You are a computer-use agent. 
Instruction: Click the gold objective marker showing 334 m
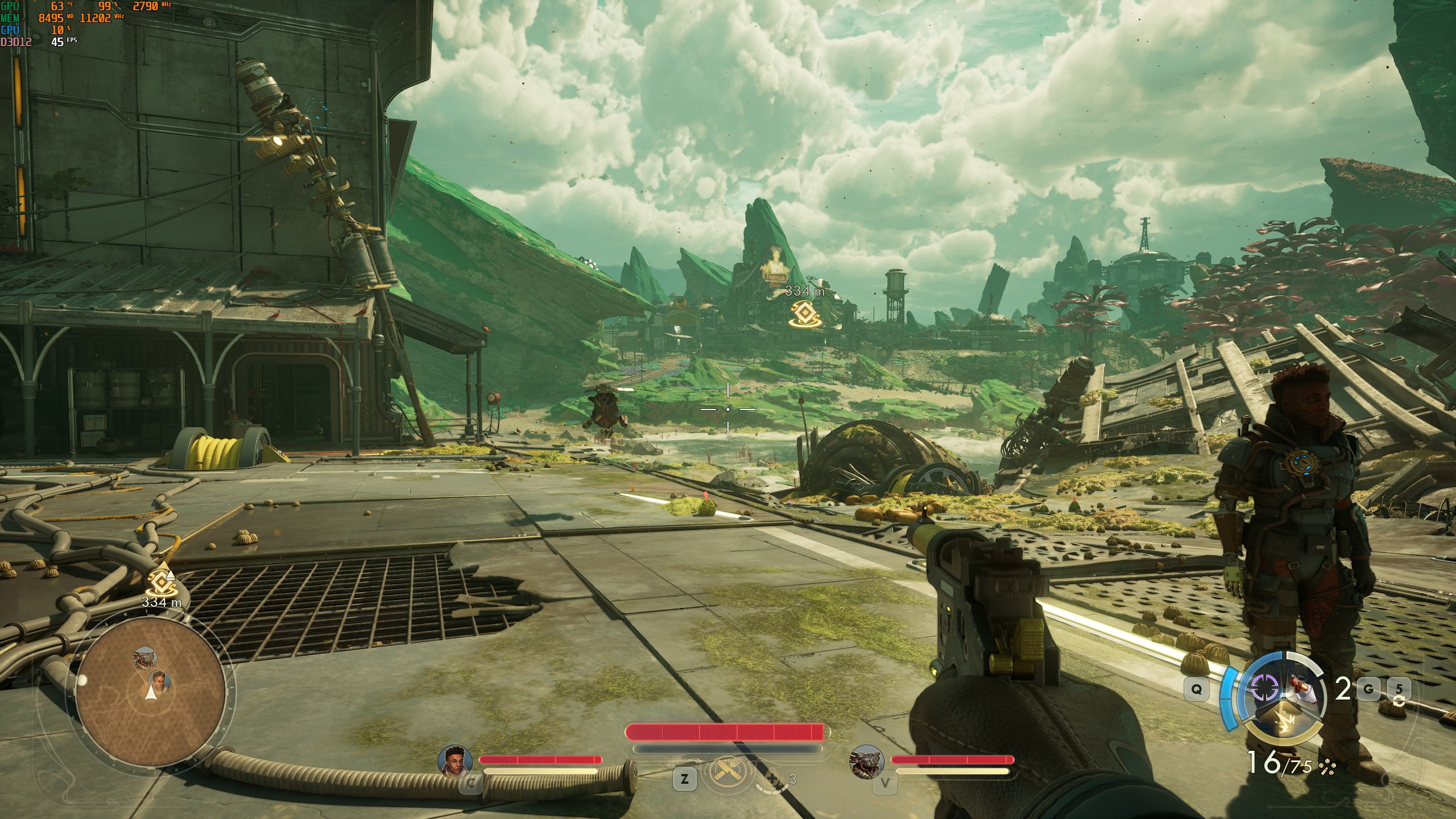tap(803, 313)
